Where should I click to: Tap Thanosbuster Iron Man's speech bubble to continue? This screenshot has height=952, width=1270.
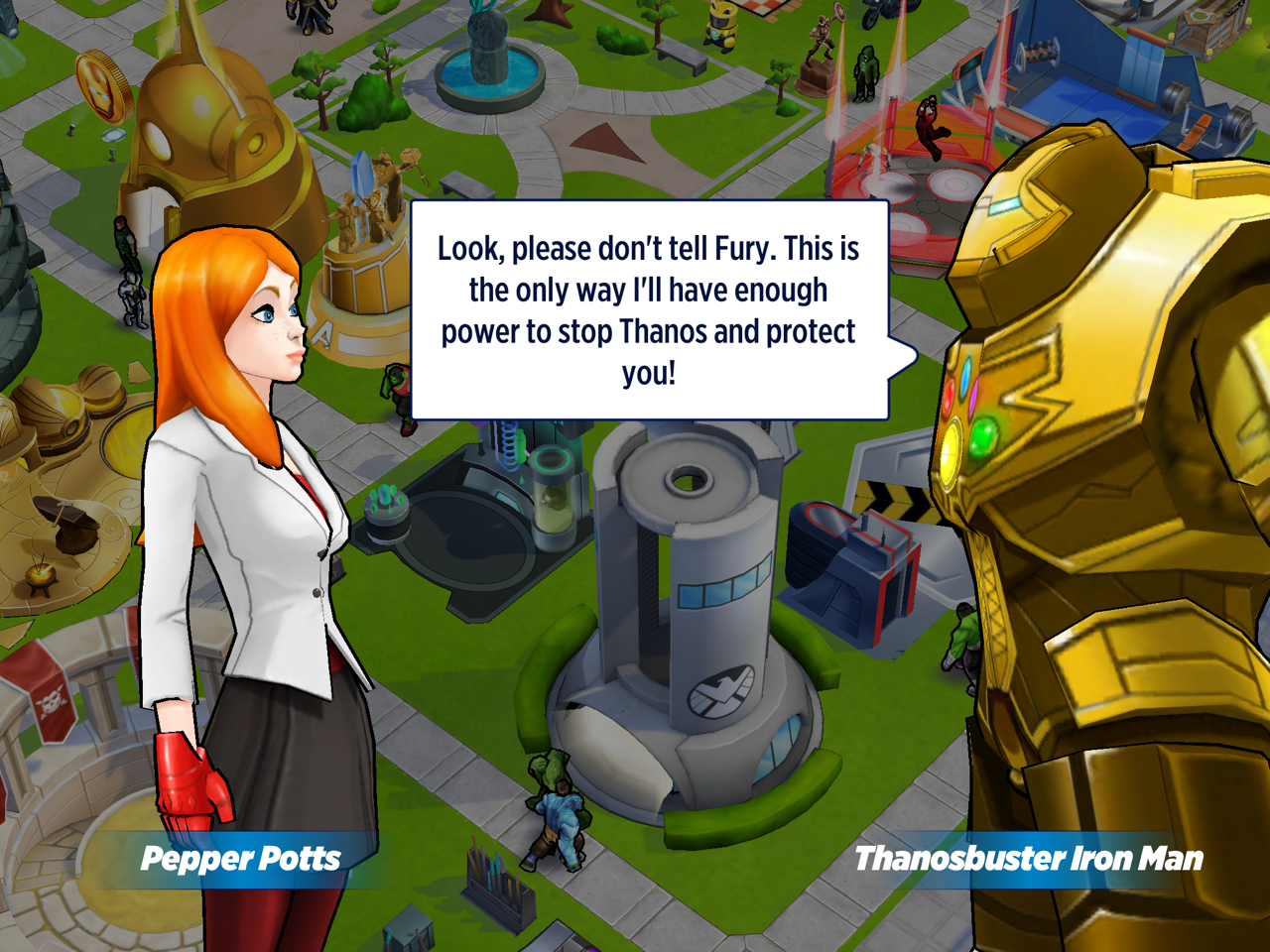point(649,309)
